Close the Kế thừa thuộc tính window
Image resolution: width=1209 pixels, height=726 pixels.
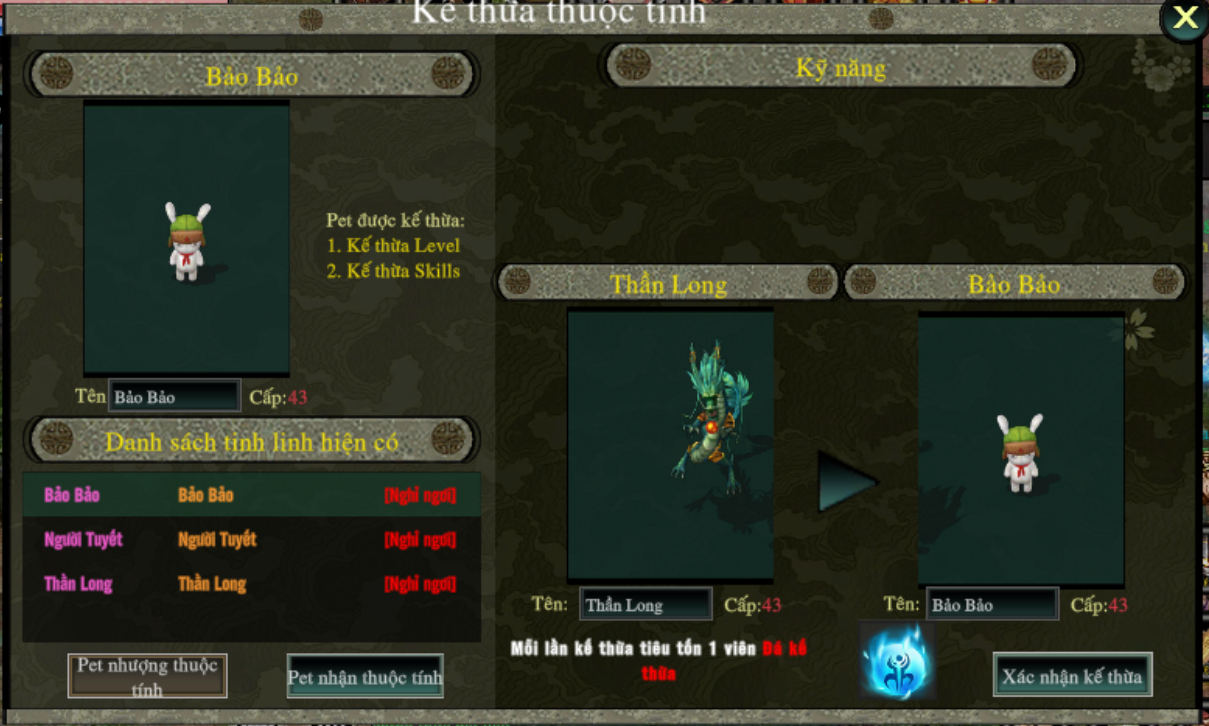click(1185, 18)
